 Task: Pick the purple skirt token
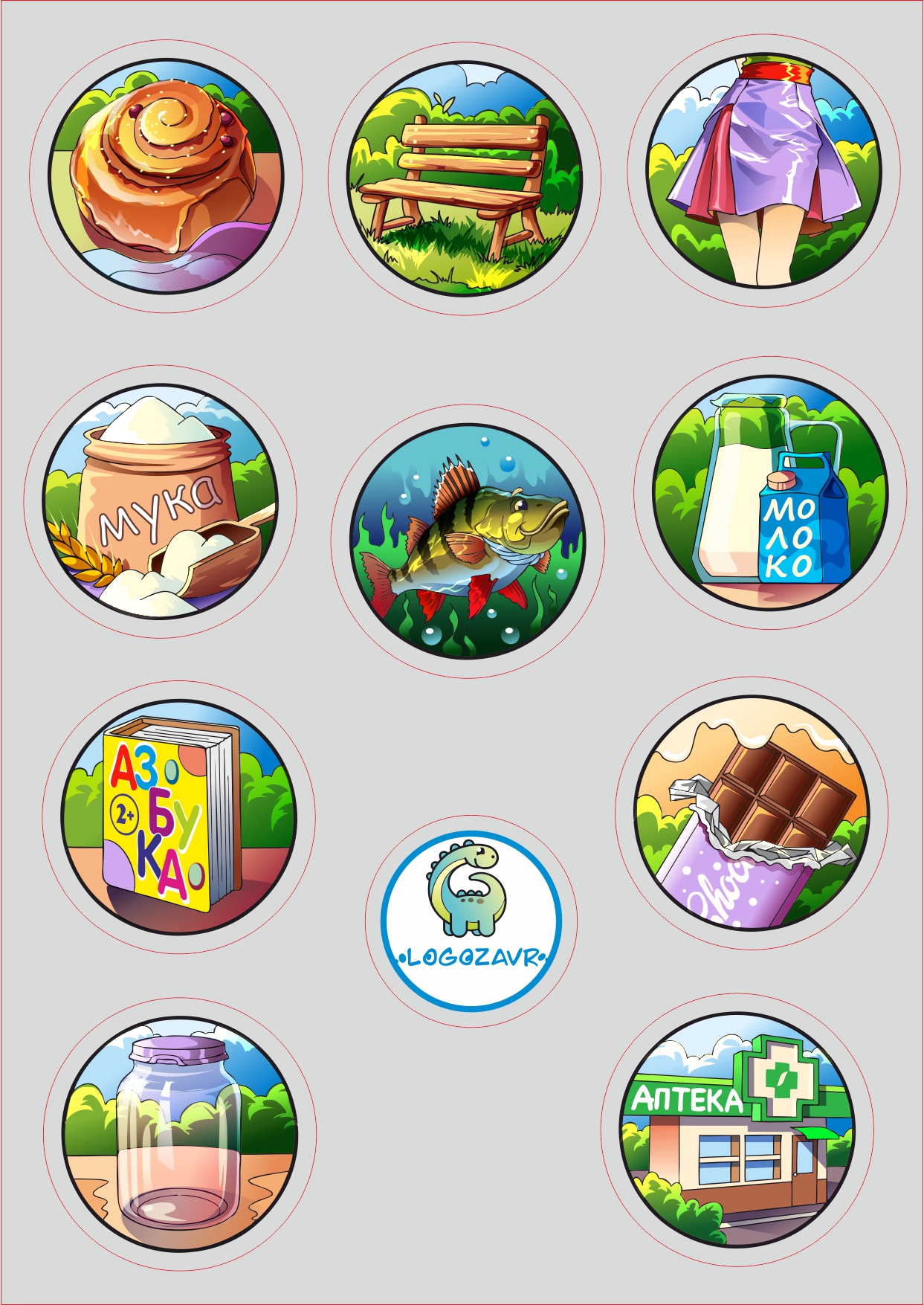(x=763, y=170)
